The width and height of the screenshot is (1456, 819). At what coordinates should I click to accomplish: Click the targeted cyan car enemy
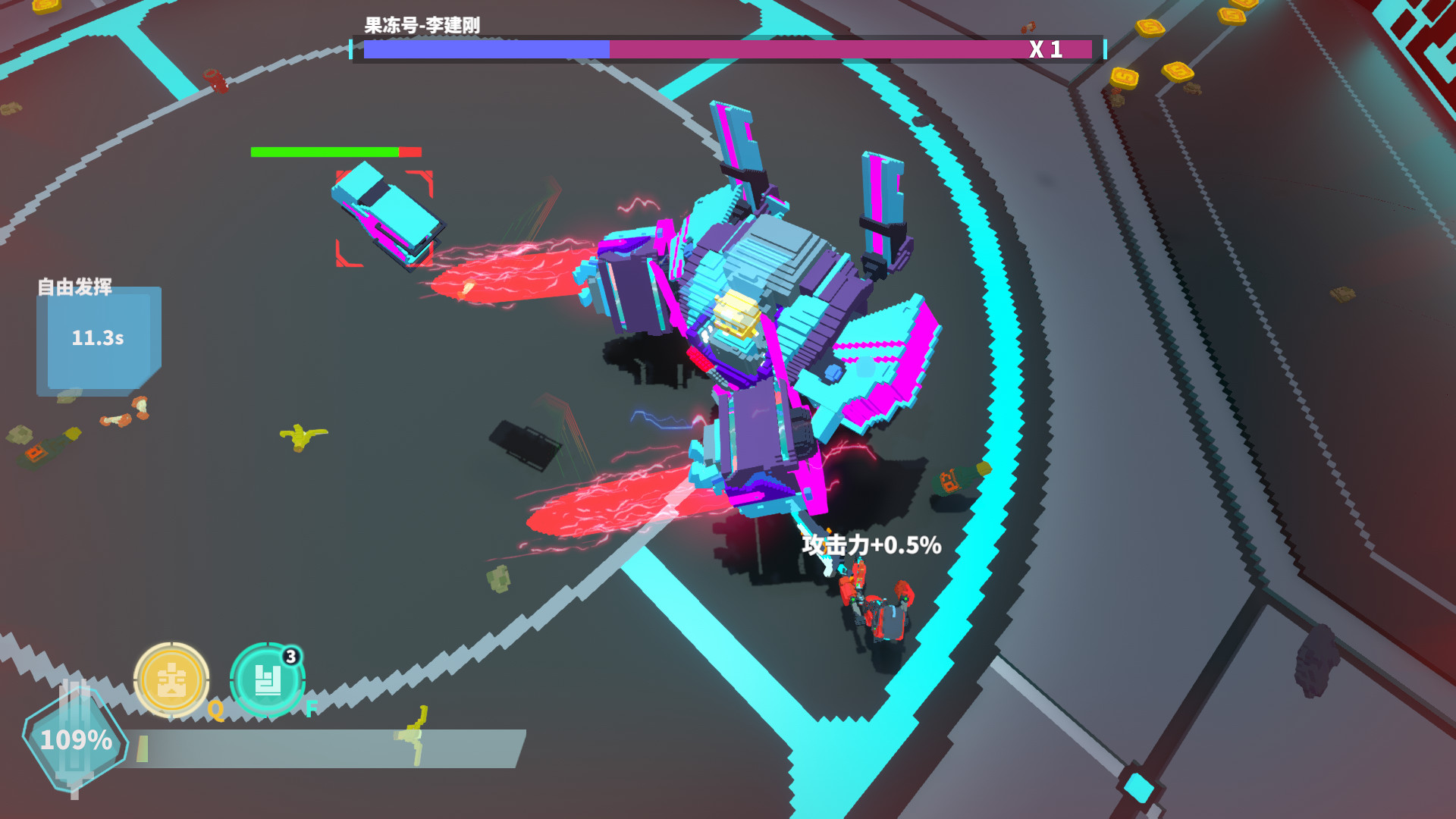pyautogui.click(x=387, y=215)
